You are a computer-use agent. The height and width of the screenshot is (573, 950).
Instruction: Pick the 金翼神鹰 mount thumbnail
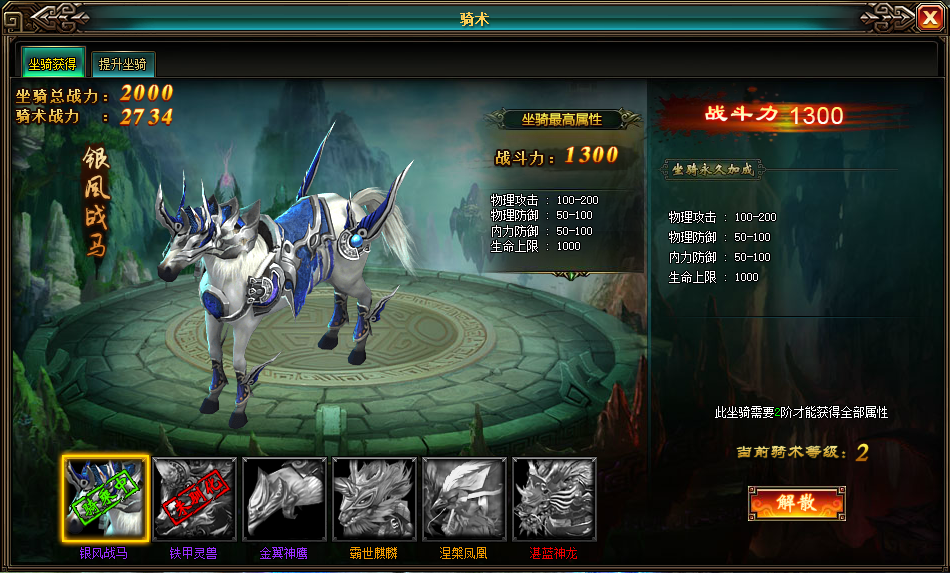(x=285, y=499)
